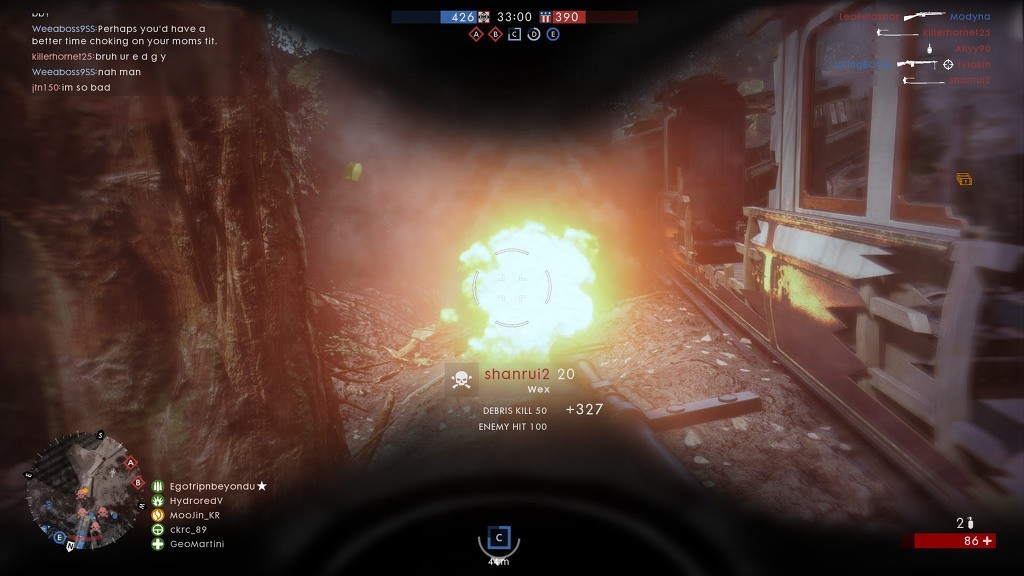Click the objective C flag under the timer

pyautogui.click(x=514, y=34)
